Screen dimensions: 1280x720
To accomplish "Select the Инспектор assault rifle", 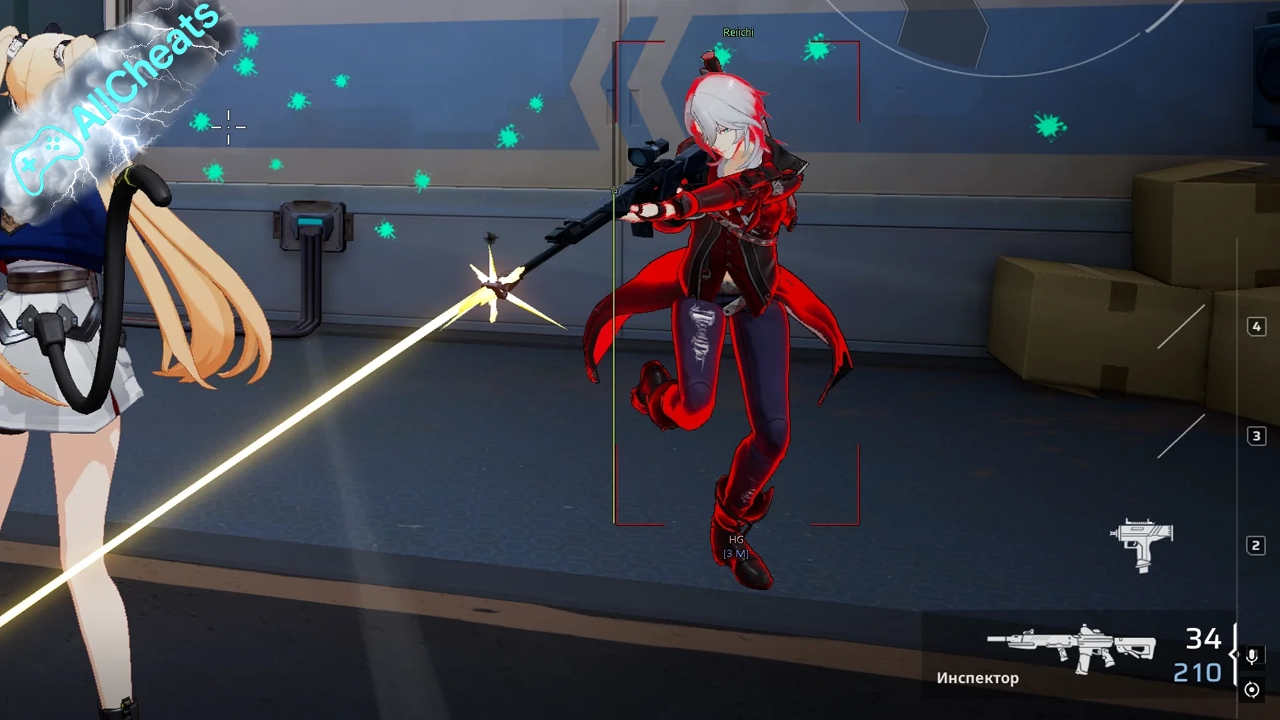I will [x=1070, y=647].
